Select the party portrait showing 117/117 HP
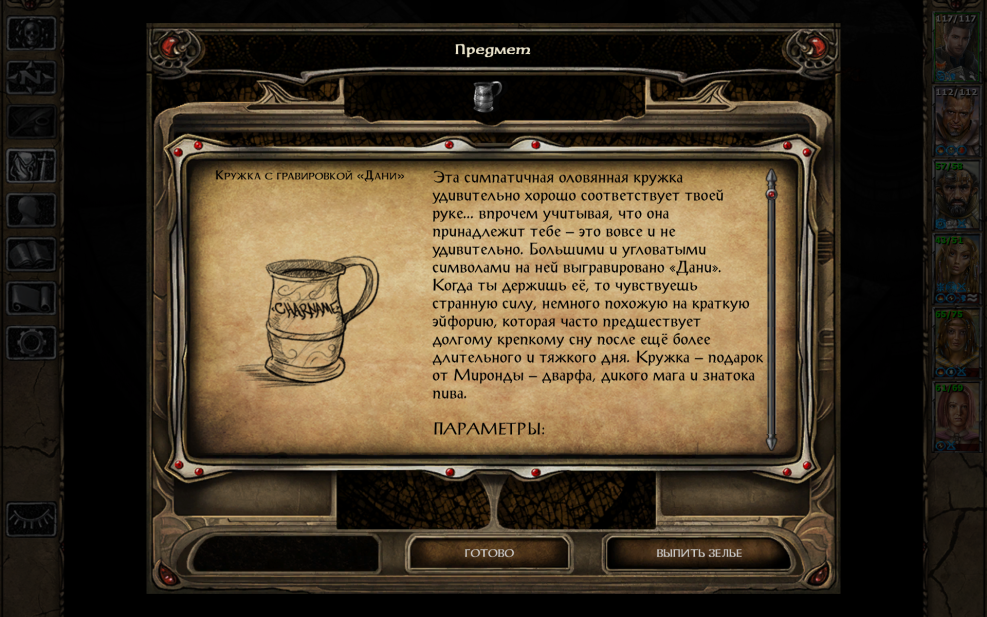 pos(955,50)
